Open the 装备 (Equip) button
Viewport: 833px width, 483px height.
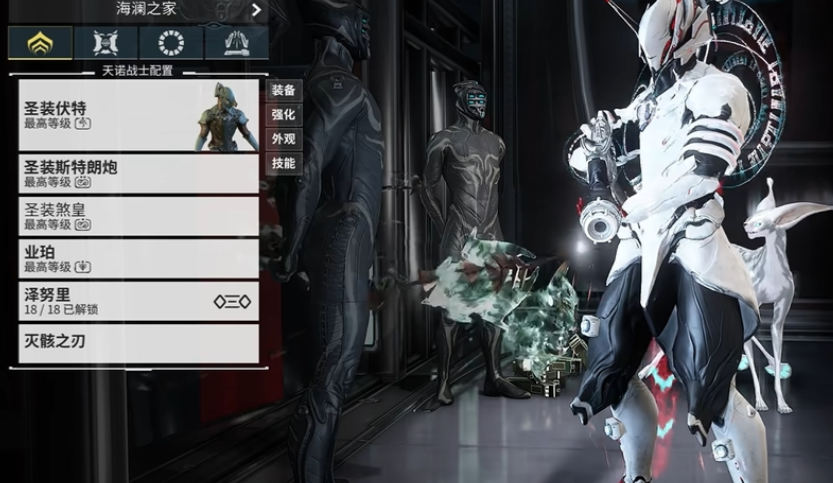pyautogui.click(x=283, y=90)
